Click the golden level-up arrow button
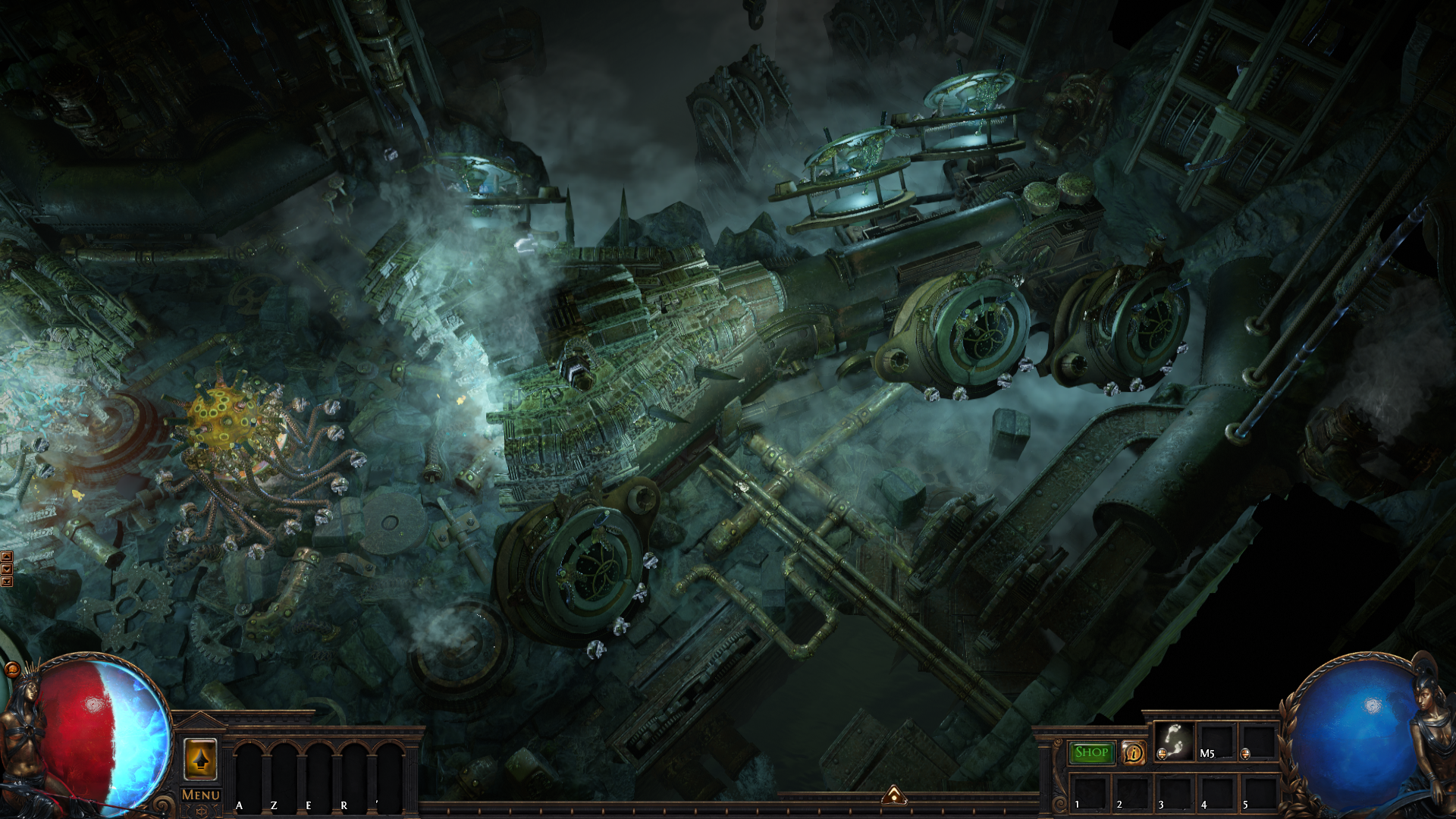This screenshot has height=819, width=1456. 200,759
